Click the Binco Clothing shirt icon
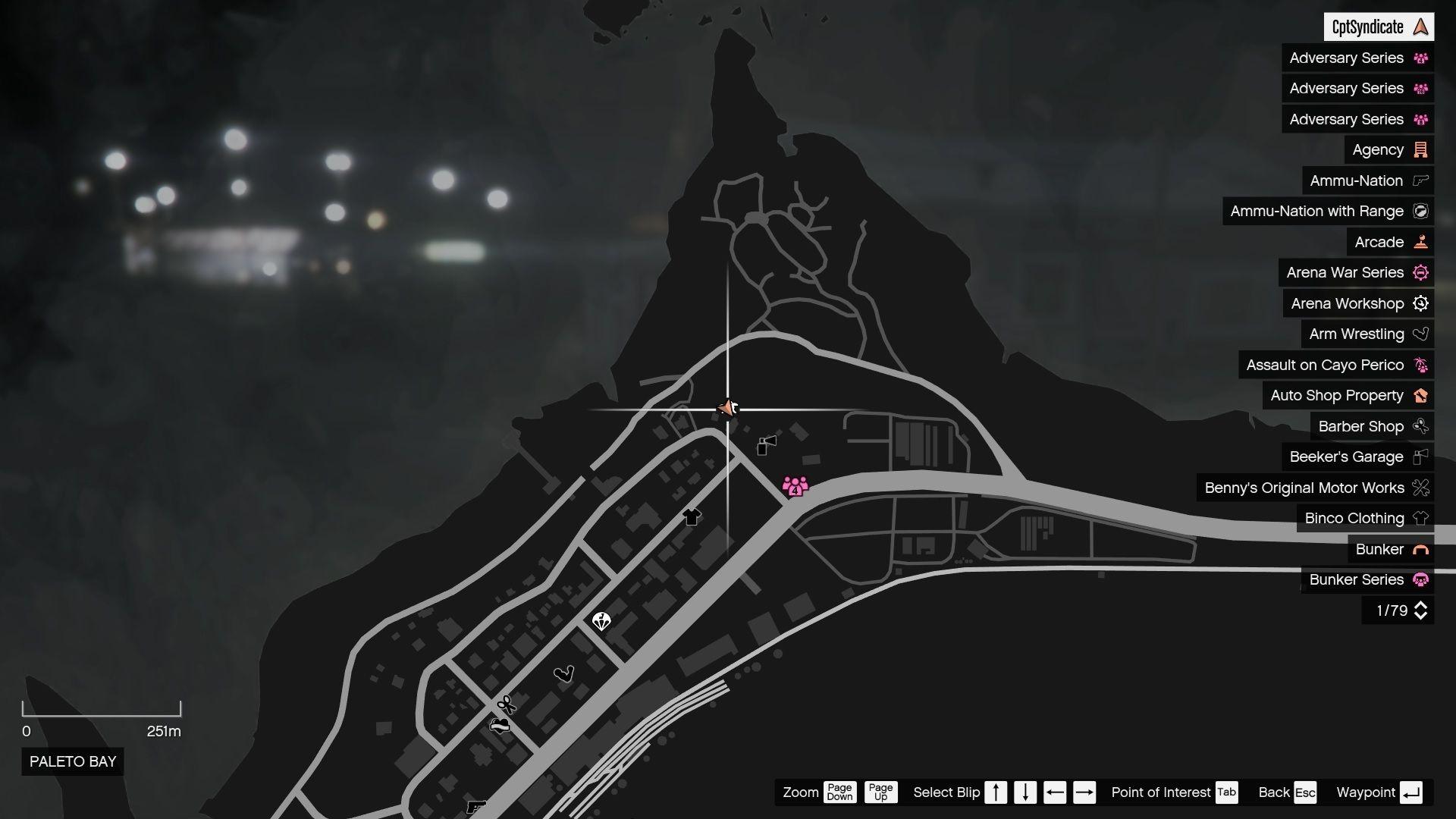Image resolution: width=1456 pixels, height=819 pixels. tap(1421, 518)
